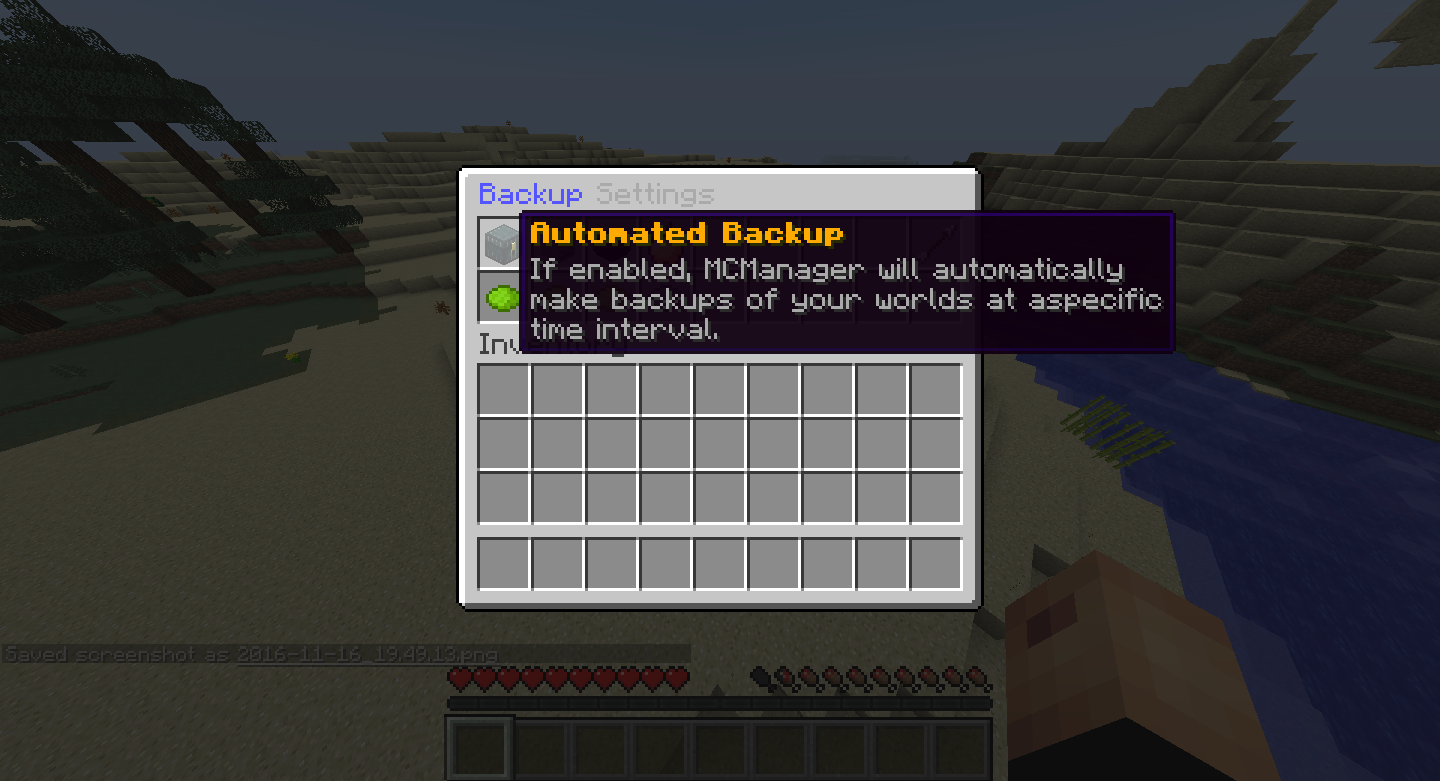Select the first slot of the hotbar
1440x781 pixels.
pyautogui.click(x=480, y=746)
